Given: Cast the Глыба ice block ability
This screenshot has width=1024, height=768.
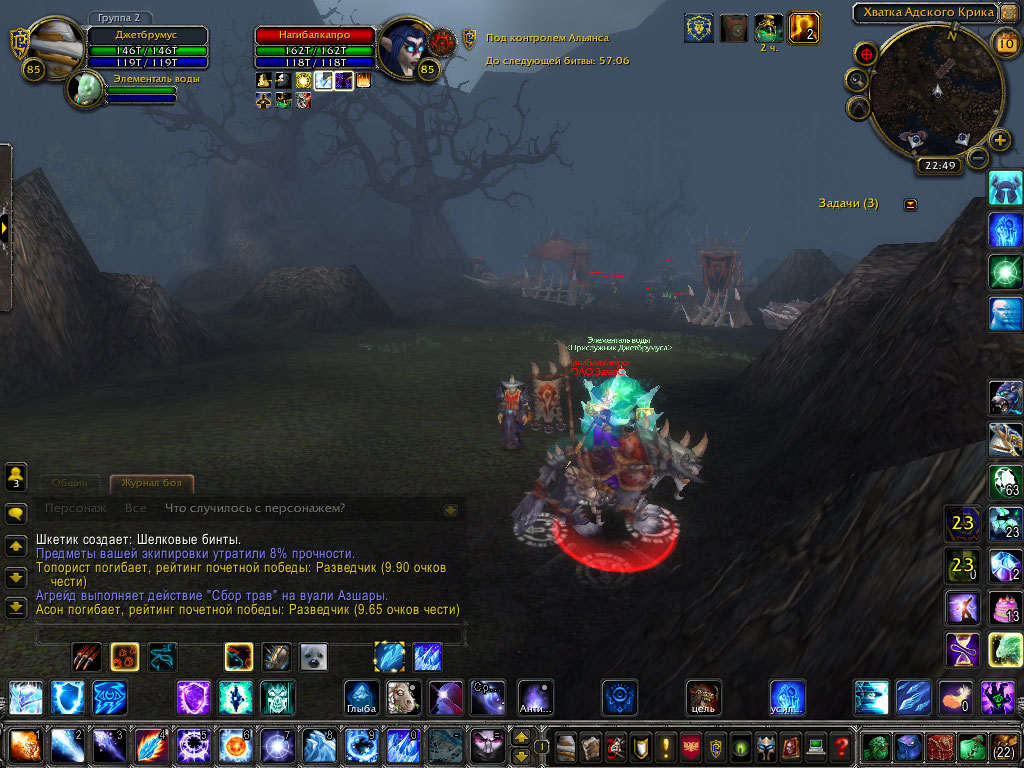Looking at the screenshot, I should coord(361,697).
